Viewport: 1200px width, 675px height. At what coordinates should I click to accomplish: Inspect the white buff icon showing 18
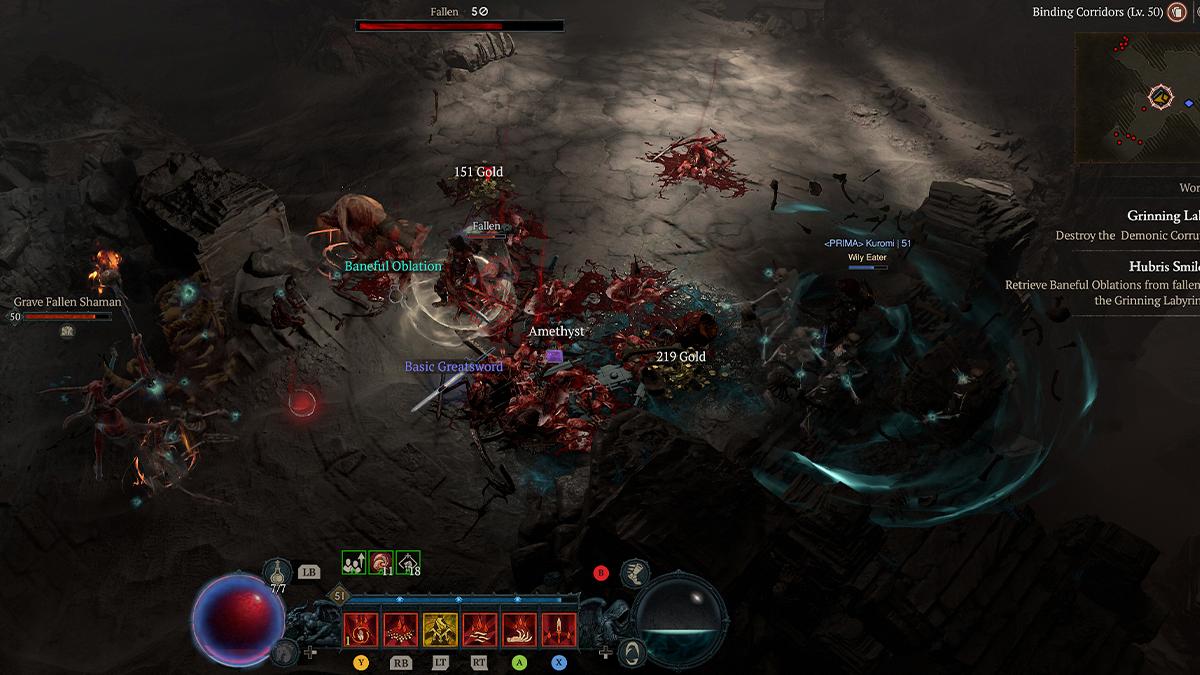click(x=408, y=563)
